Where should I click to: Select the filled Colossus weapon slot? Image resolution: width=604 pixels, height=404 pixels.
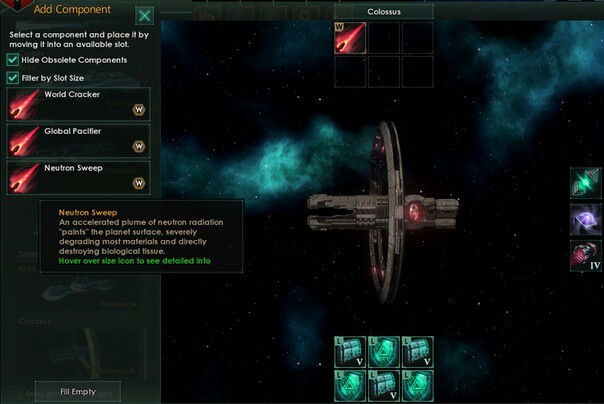coord(349,38)
